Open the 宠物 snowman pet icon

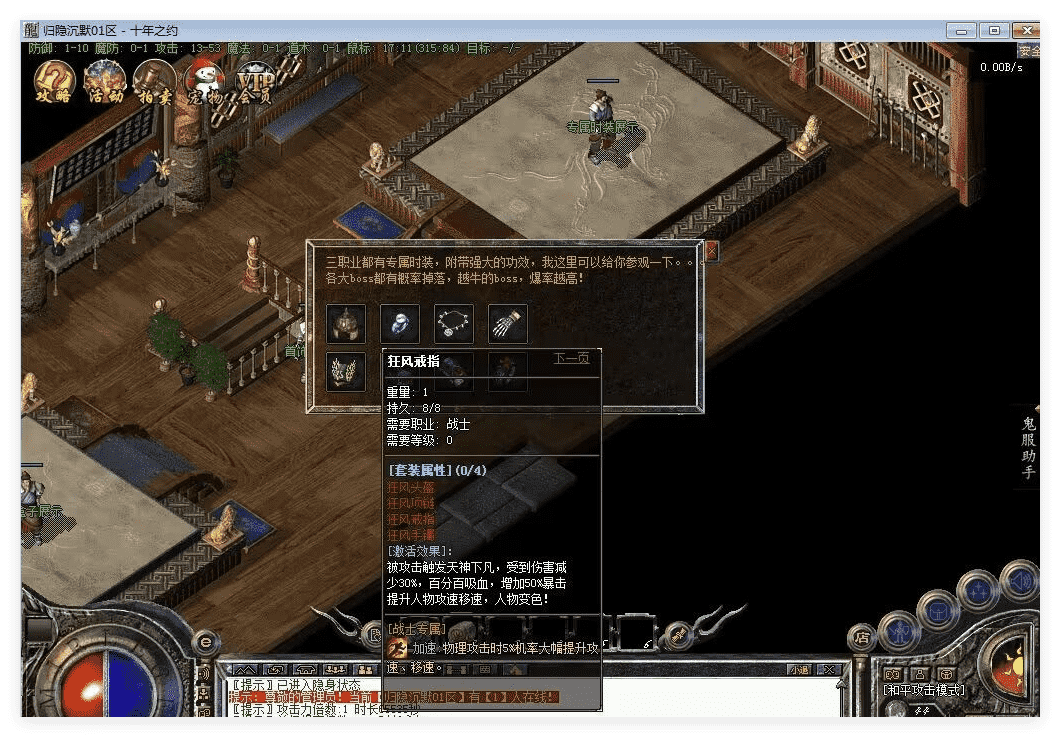pos(203,81)
